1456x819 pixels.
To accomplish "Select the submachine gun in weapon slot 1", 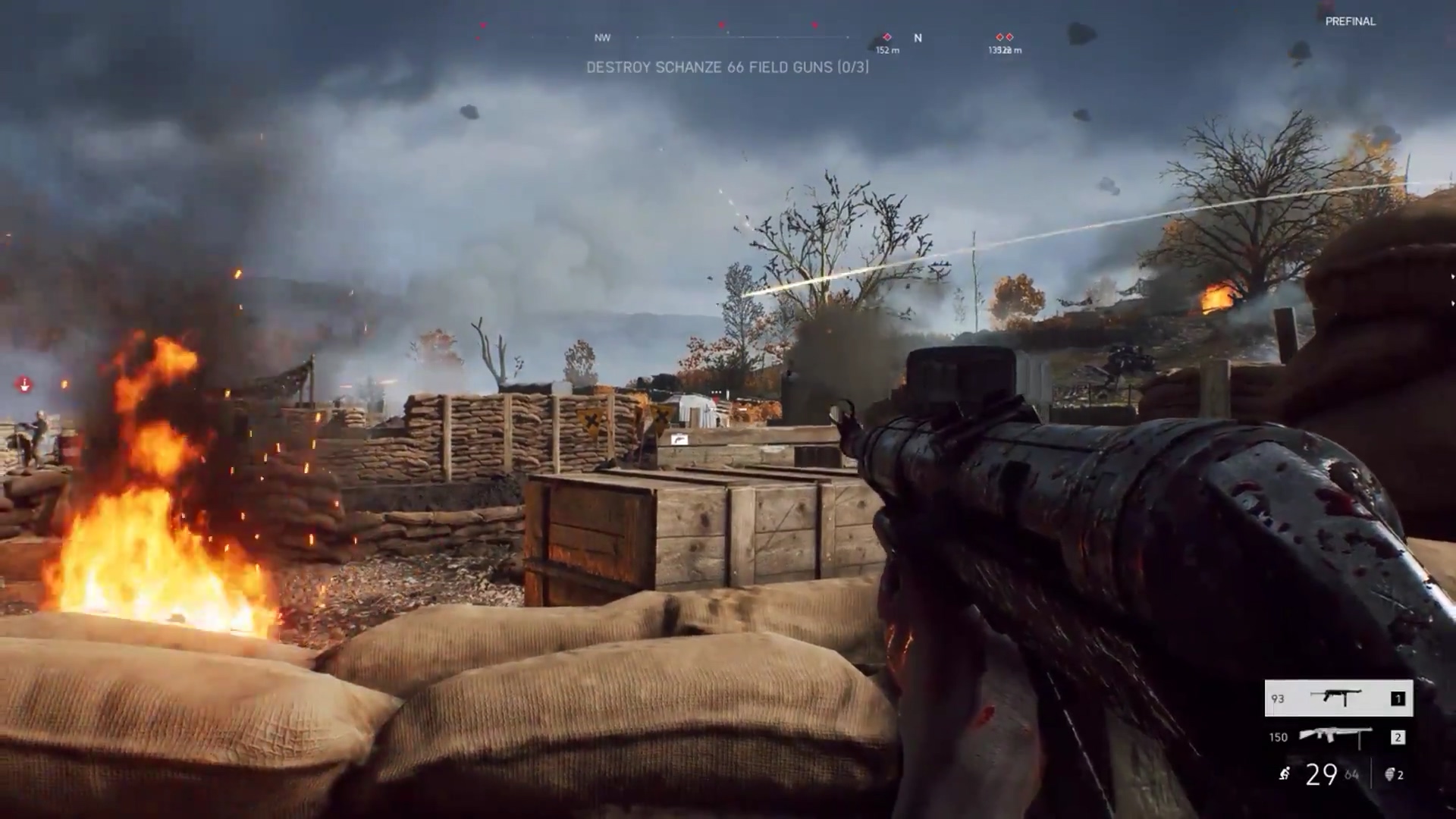I will point(1338,698).
